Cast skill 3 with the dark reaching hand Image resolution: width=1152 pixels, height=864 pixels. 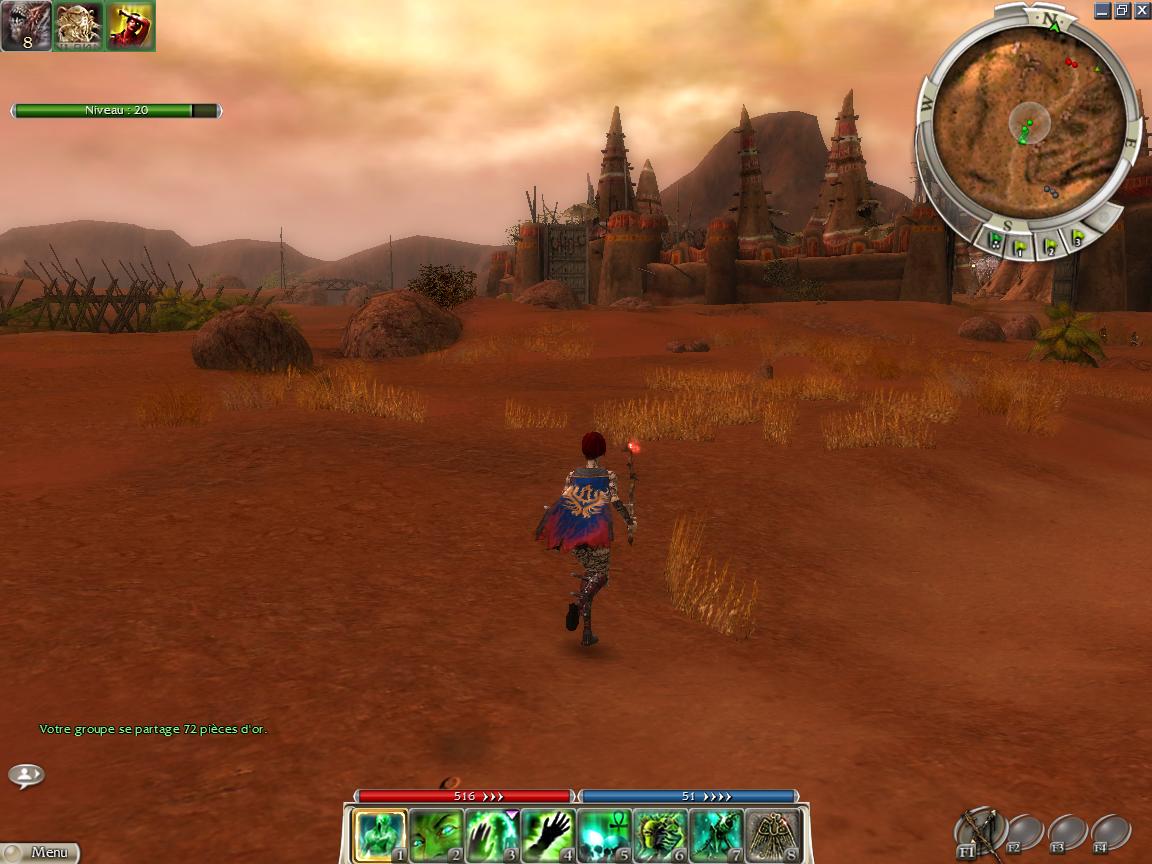(493, 836)
